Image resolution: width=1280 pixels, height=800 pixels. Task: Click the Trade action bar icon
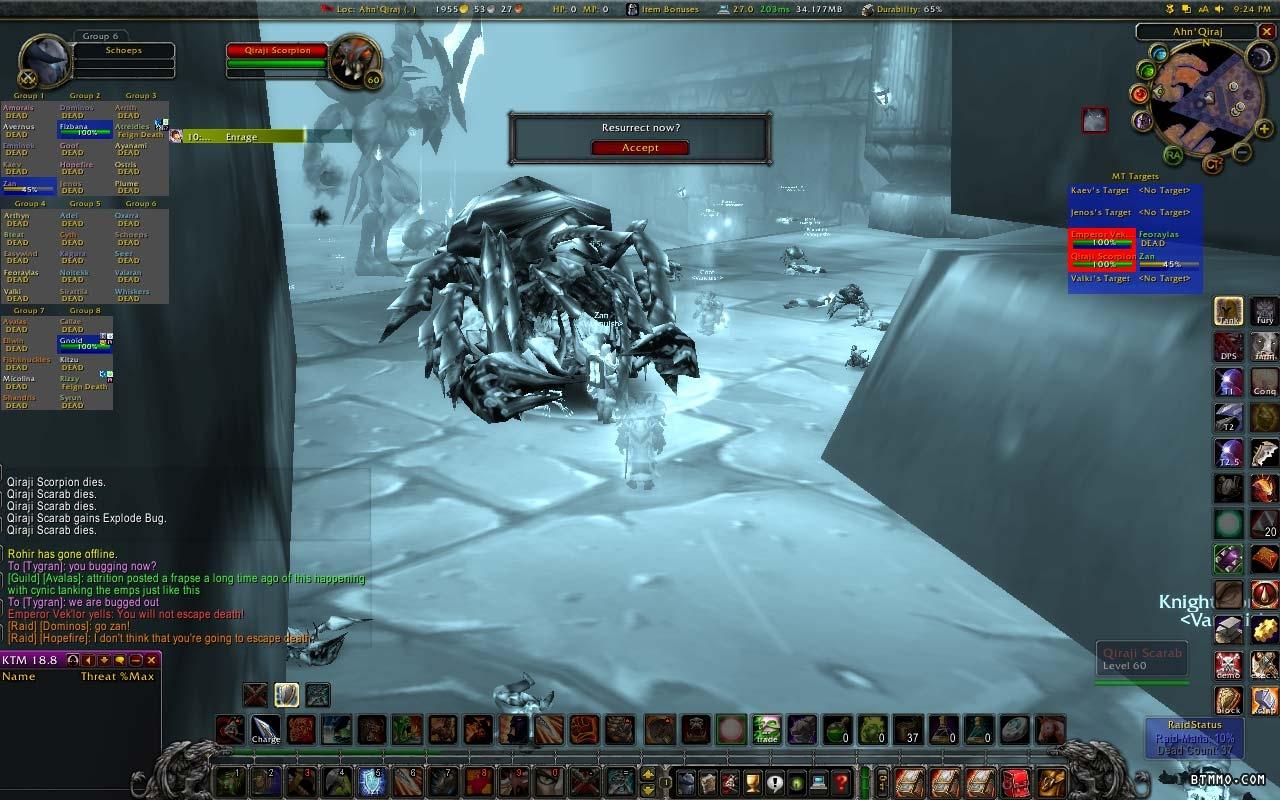tap(767, 729)
